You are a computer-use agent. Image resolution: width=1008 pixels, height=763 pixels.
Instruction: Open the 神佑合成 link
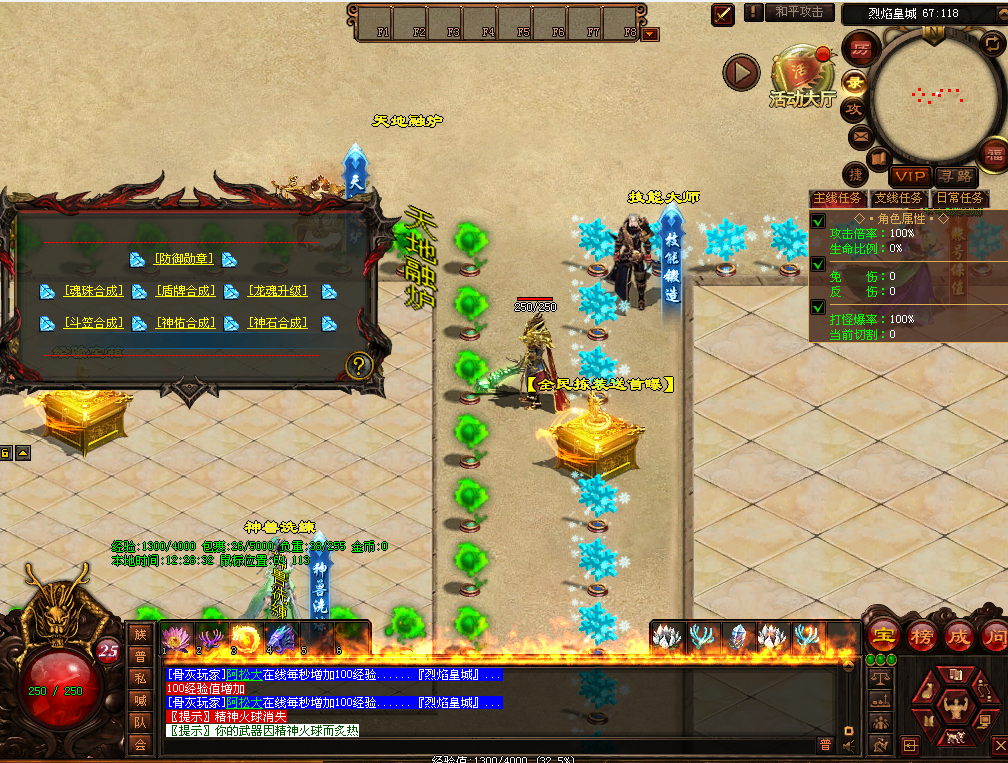pos(186,323)
